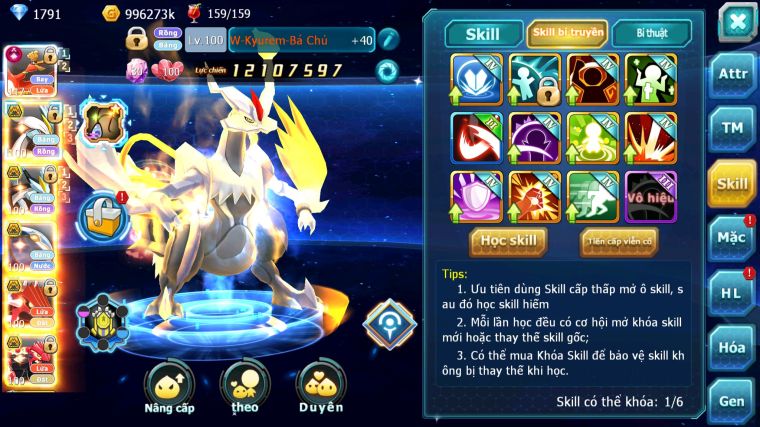Click the padlock icon left of Lv.100

[x=137, y=40]
